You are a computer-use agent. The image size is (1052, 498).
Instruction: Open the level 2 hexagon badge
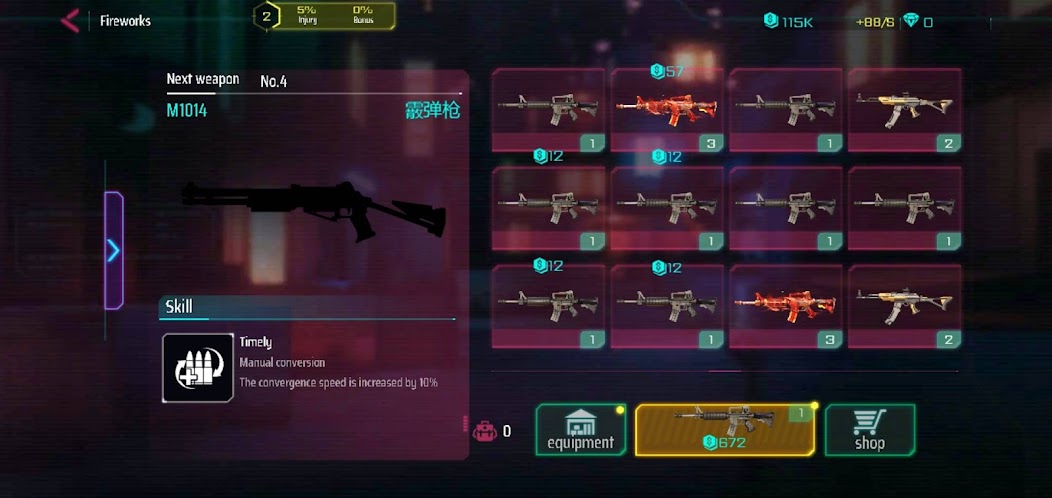(x=266, y=16)
